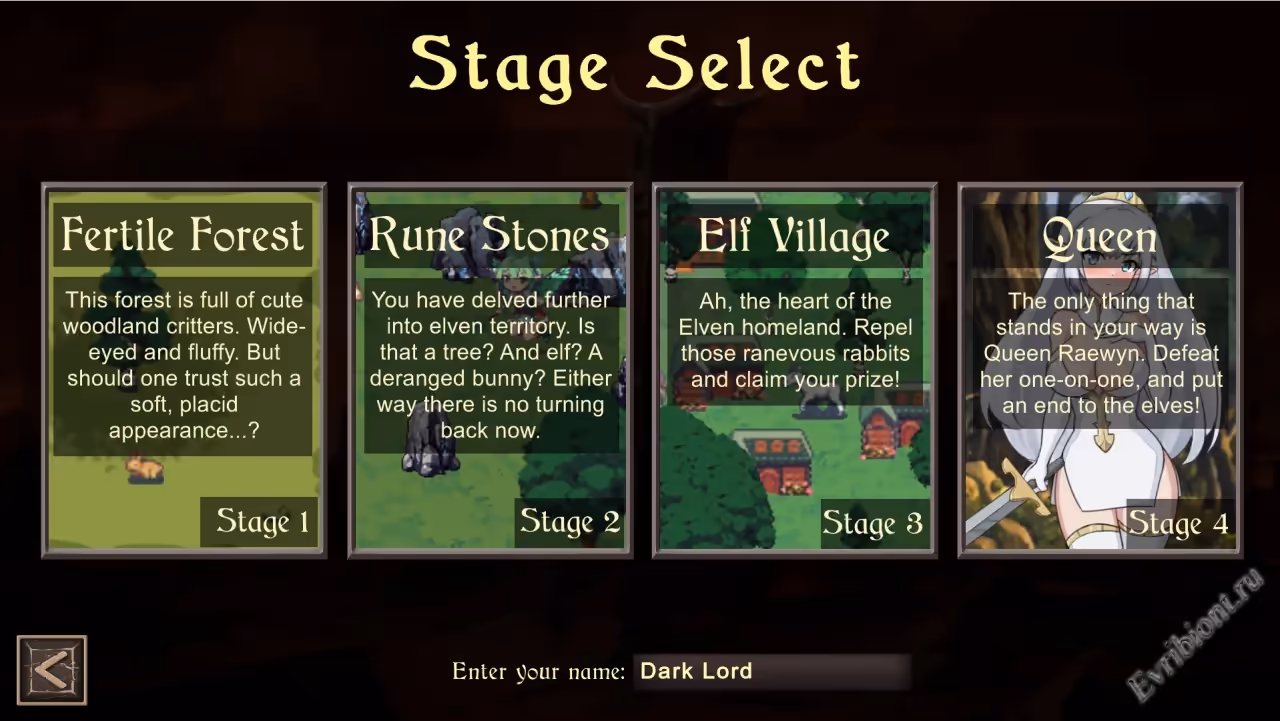Open the Queen stage card
The width and height of the screenshot is (1280, 721).
(x=1100, y=370)
